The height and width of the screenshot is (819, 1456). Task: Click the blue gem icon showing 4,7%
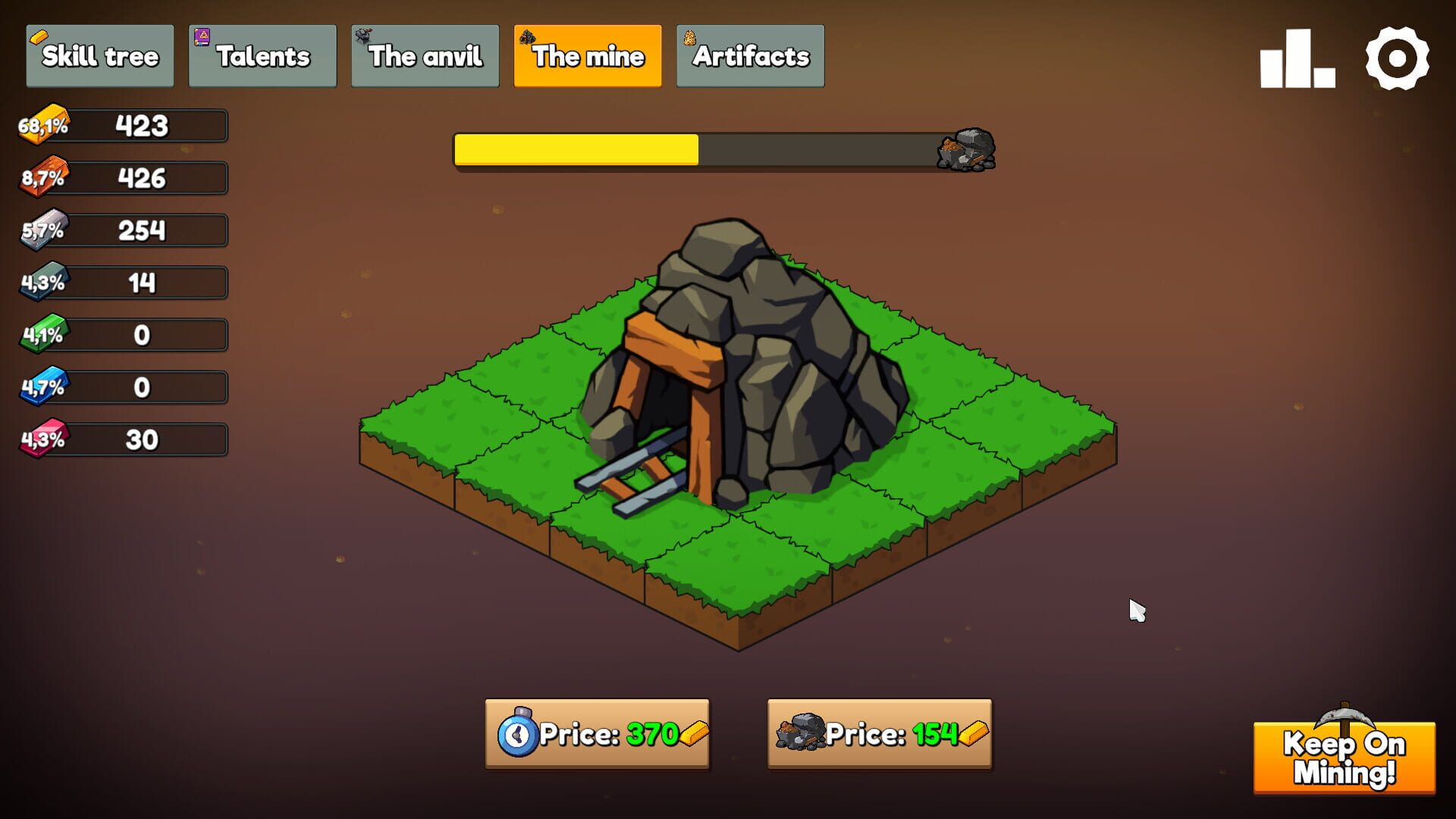pos(42,386)
